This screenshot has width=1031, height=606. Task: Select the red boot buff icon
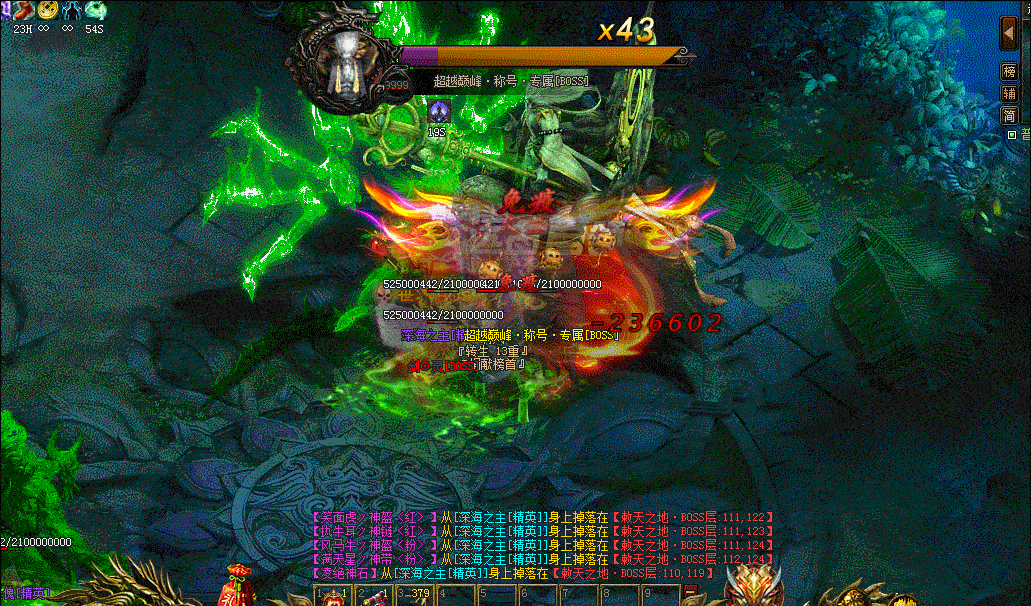point(22,10)
